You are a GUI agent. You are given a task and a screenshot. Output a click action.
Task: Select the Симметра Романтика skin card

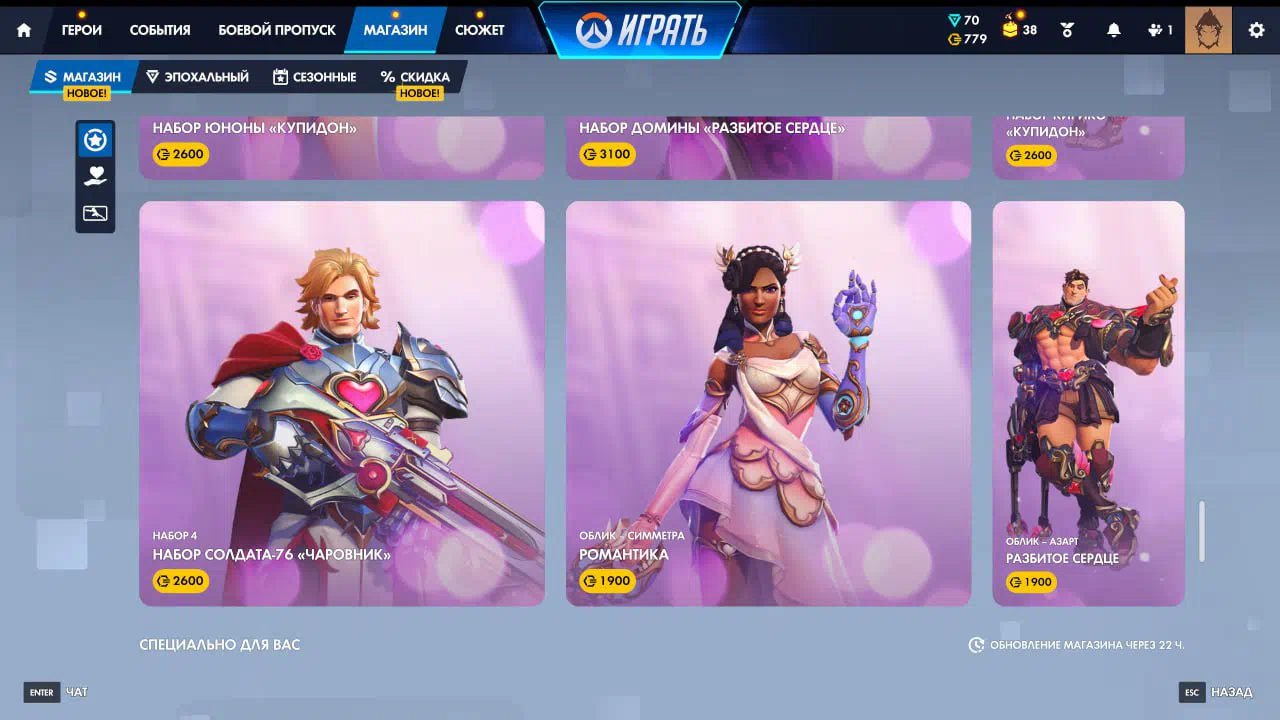[768, 403]
